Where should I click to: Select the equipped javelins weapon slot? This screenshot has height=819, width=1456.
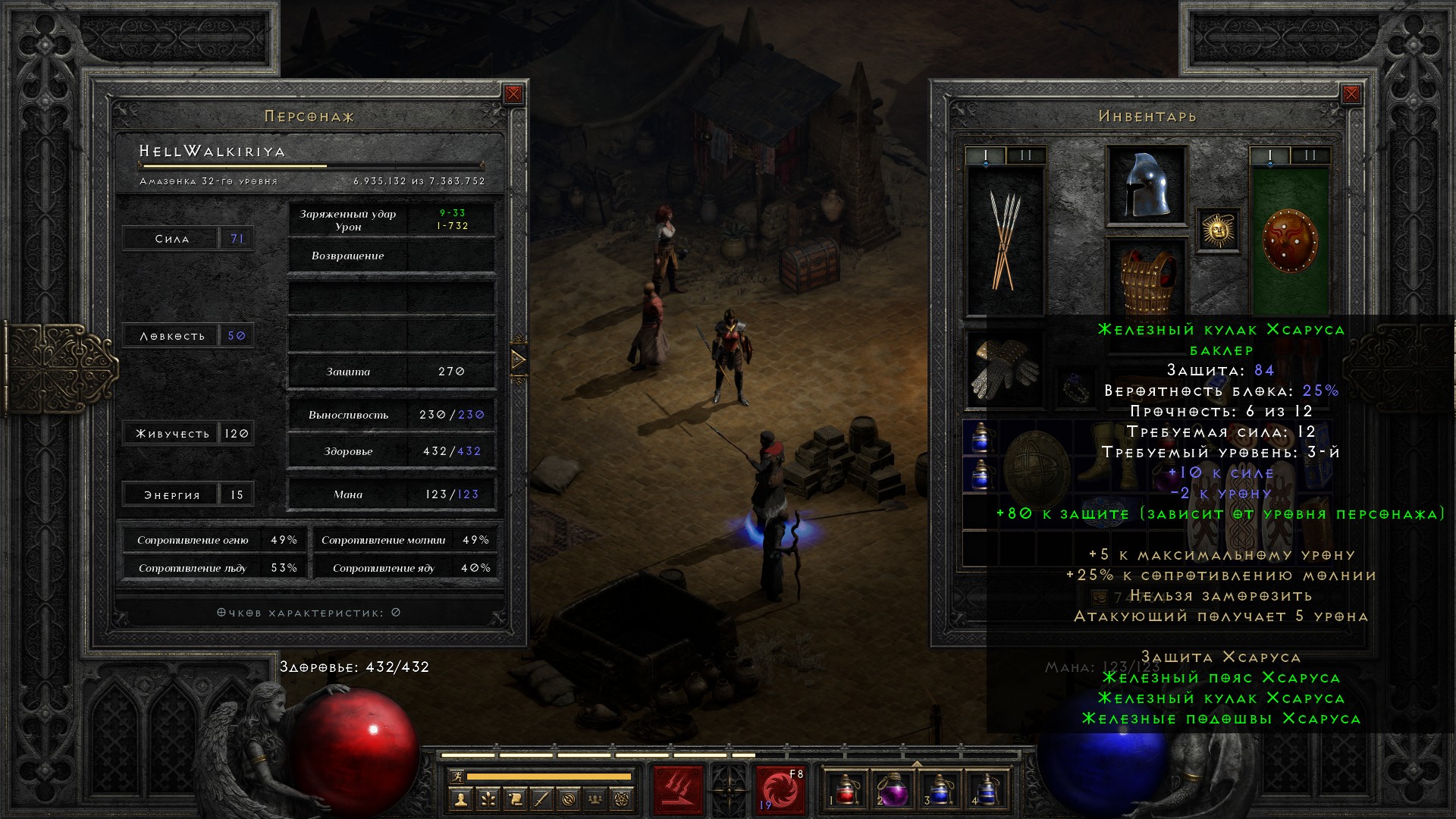click(x=1005, y=240)
